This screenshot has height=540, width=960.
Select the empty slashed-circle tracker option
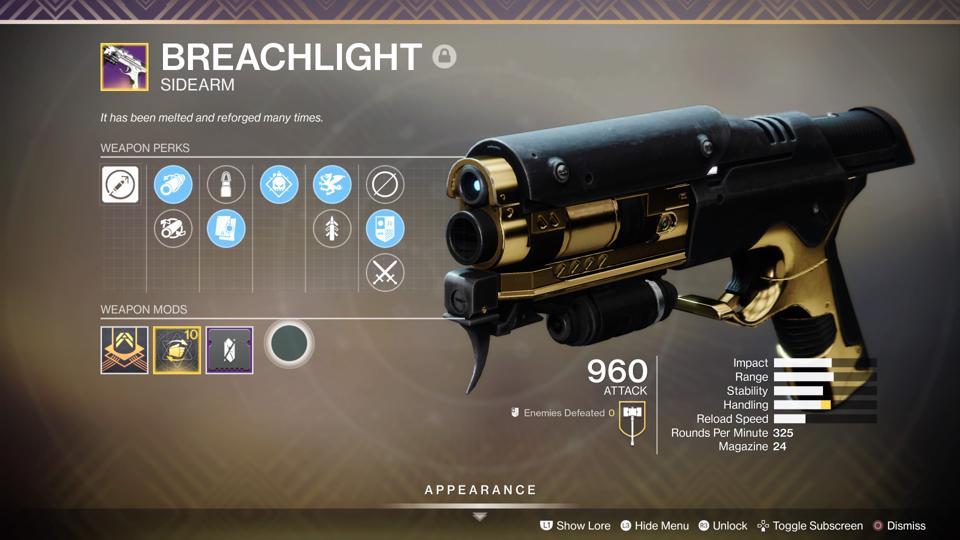tap(385, 185)
